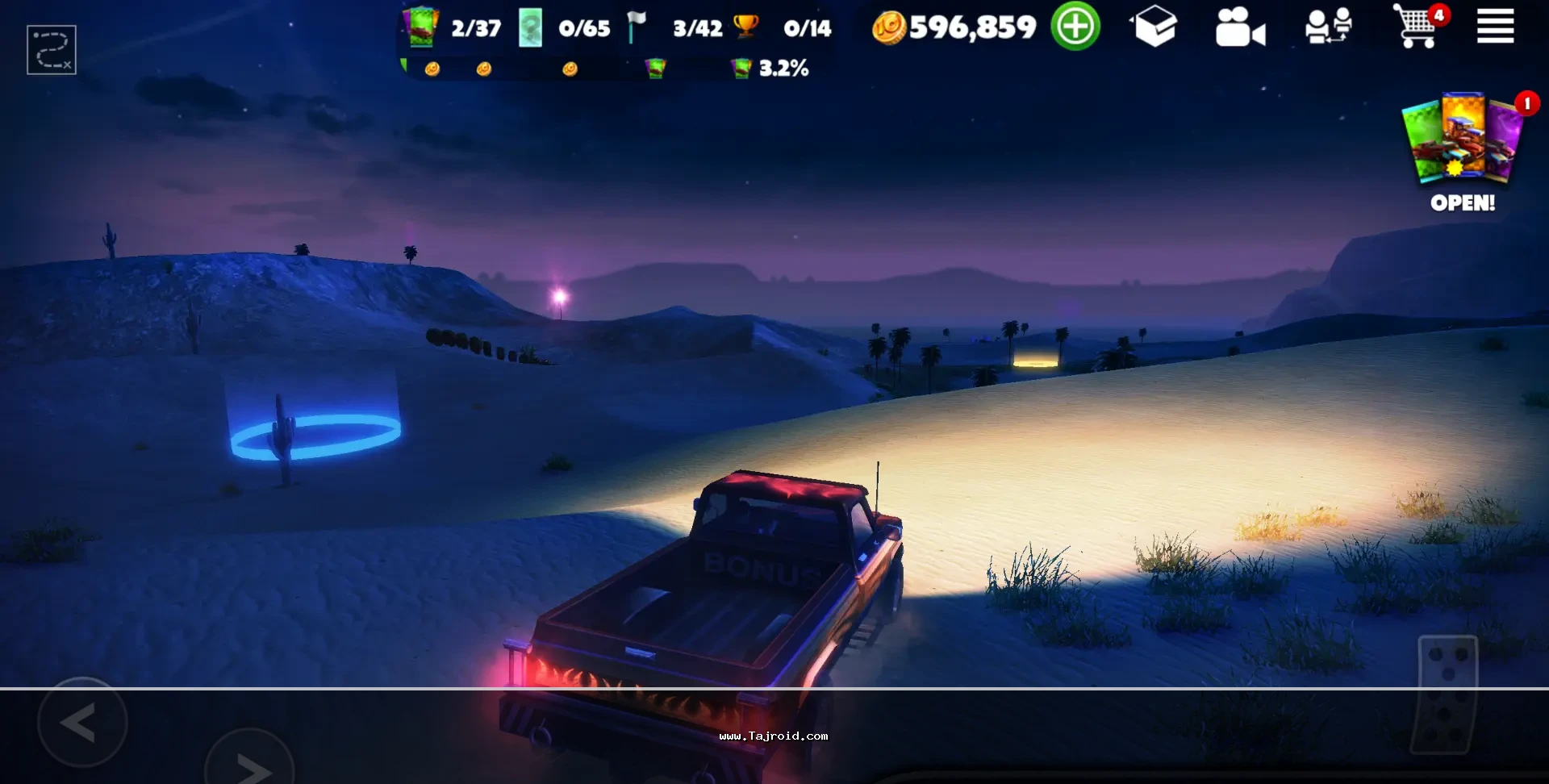Tap the gas pedal
The width and height of the screenshot is (1549, 784).
tap(1447, 694)
